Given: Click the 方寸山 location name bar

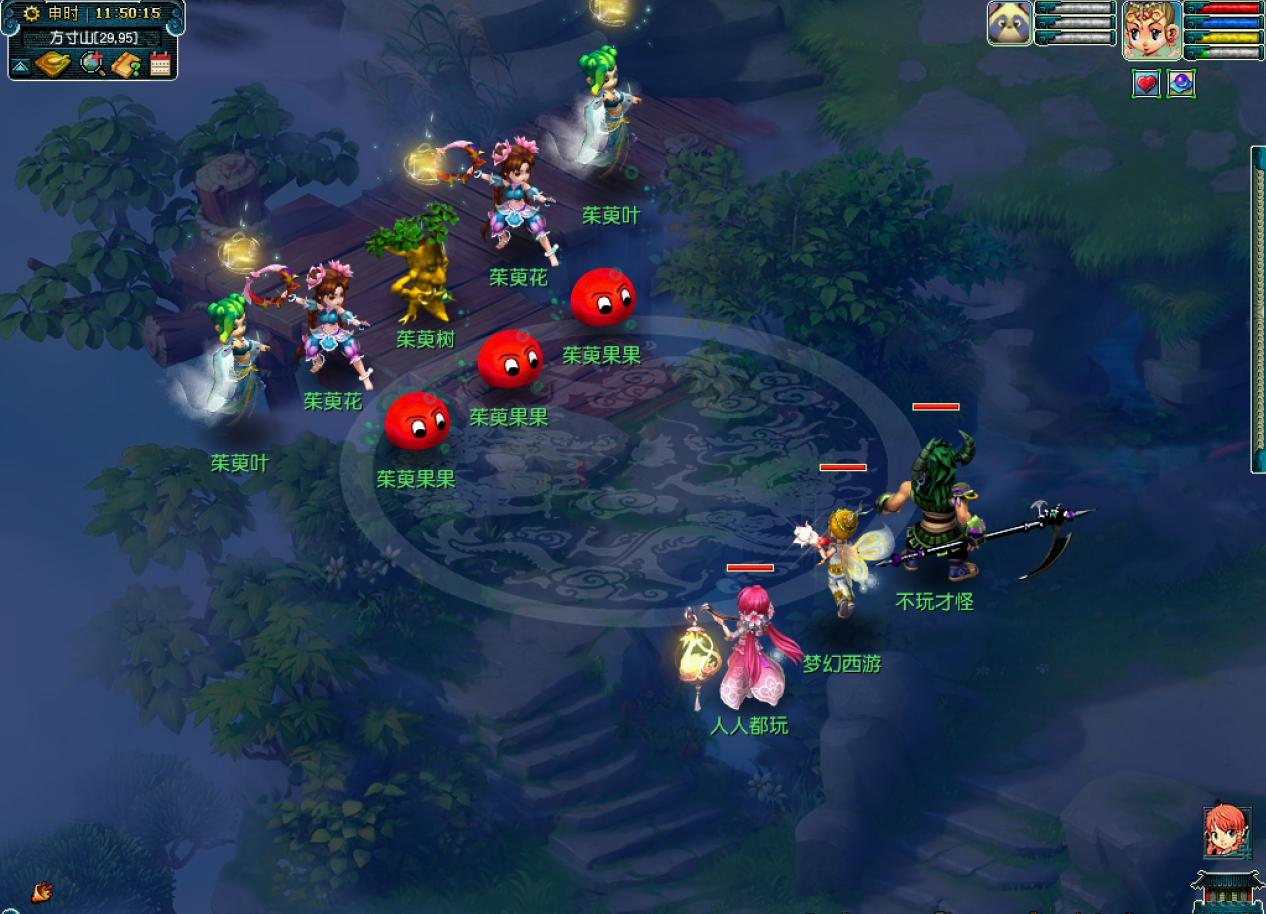Looking at the screenshot, I should (x=94, y=38).
